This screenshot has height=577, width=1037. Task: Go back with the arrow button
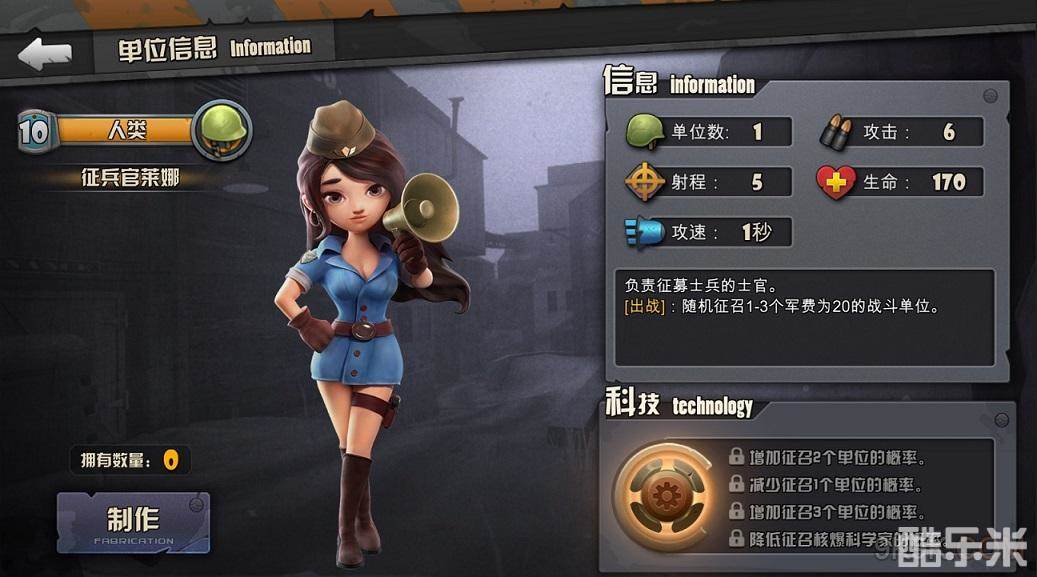pyautogui.click(x=44, y=53)
